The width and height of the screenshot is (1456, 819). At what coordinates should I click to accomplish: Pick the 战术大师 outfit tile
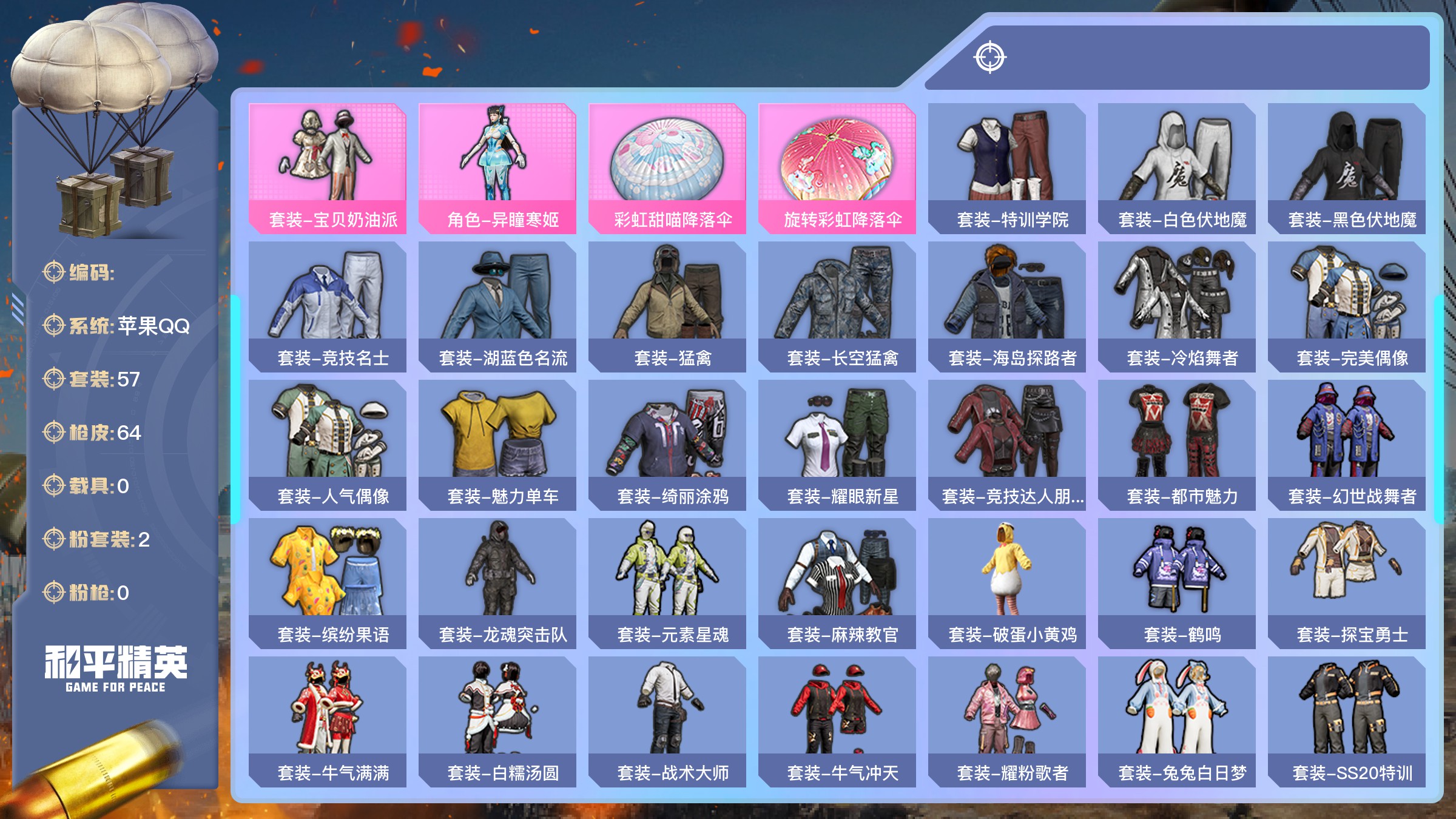click(667, 721)
